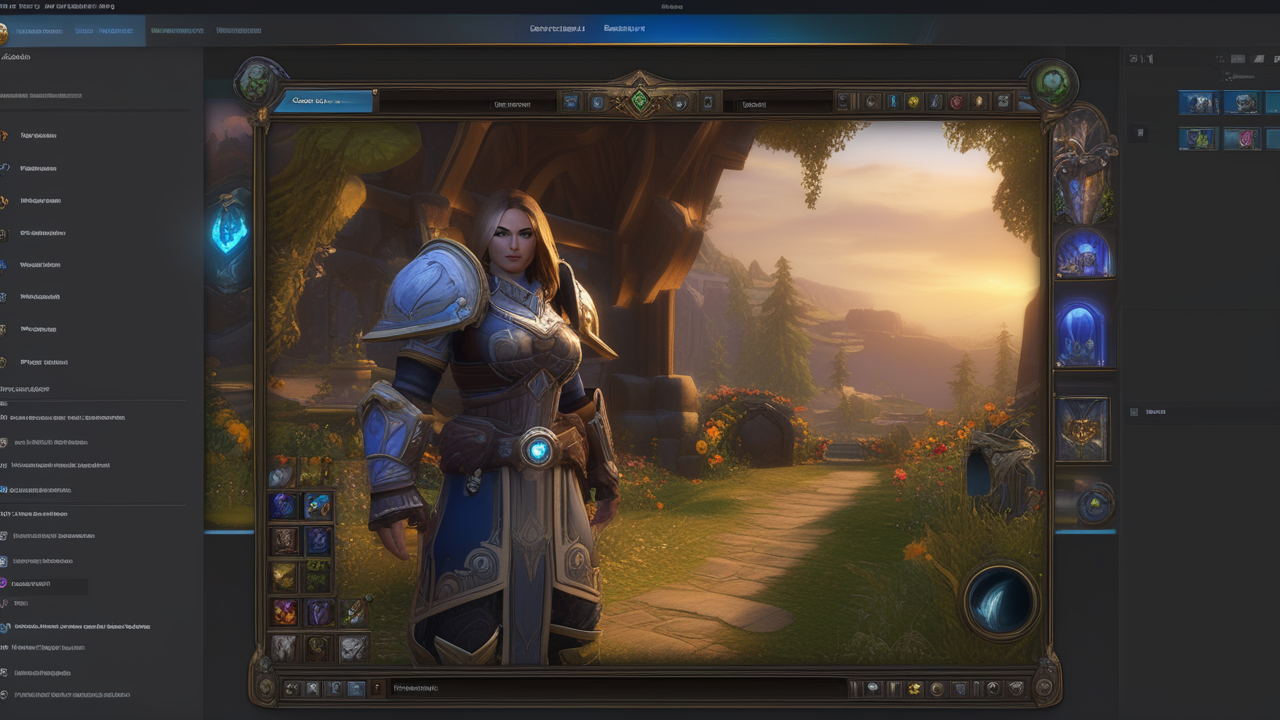Open the first blue thumbnail in the right panel

pos(1198,102)
